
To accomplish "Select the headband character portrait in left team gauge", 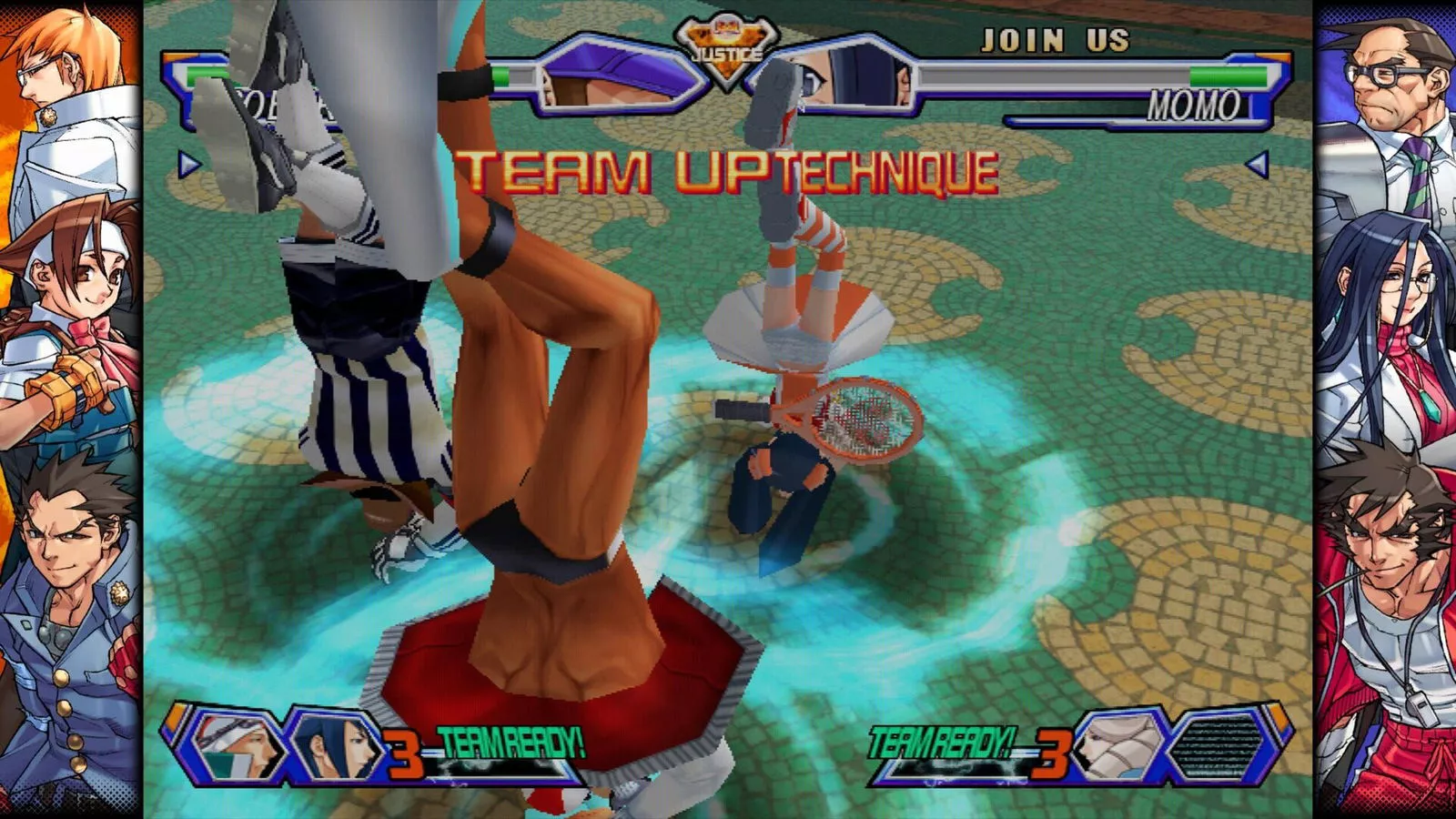I will (x=233, y=746).
